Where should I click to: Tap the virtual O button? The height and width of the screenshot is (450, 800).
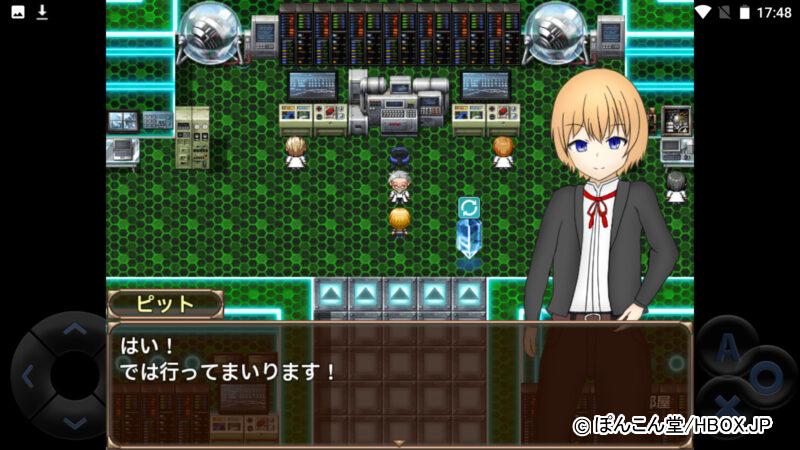point(765,378)
